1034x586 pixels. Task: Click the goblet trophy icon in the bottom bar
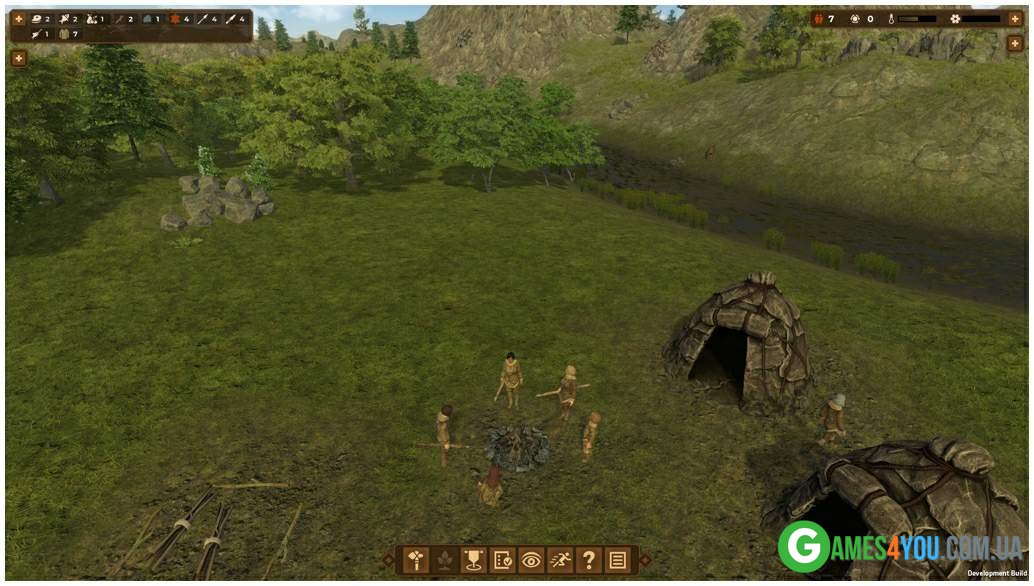click(472, 560)
